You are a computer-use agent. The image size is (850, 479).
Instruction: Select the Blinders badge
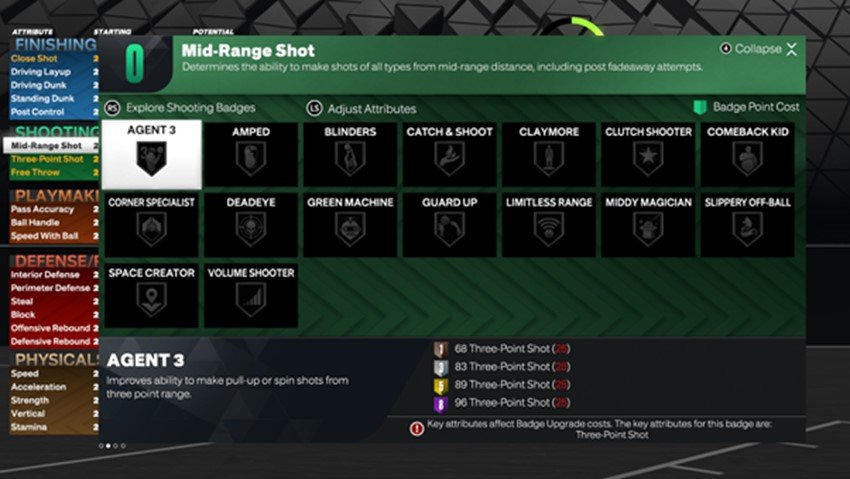pyautogui.click(x=350, y=155)
